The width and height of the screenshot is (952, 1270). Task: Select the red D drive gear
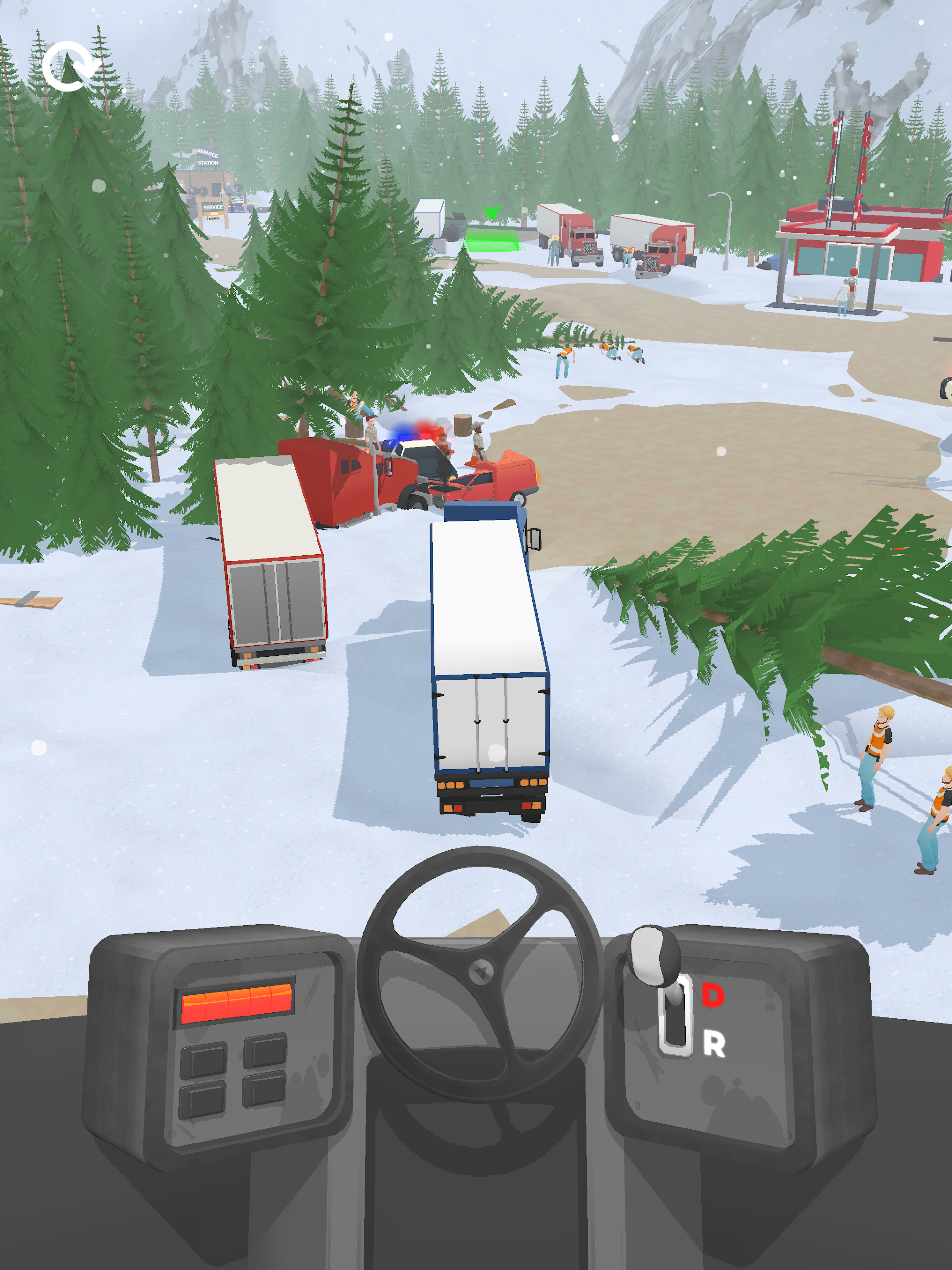point(712,995)
